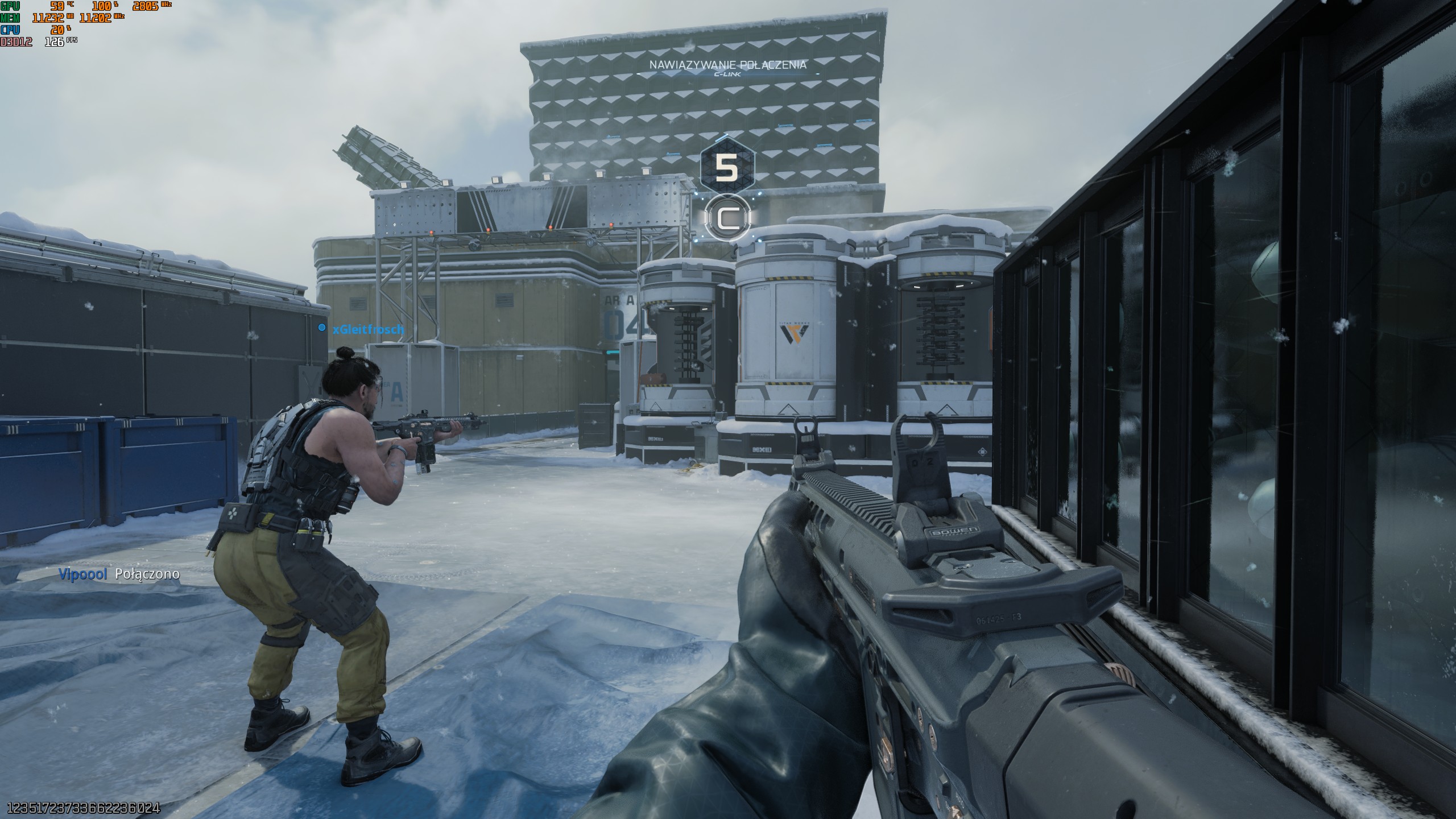Select the Vipoool connected feed entry
This screenshot has width=1456, height=819.
pos(119,574)
